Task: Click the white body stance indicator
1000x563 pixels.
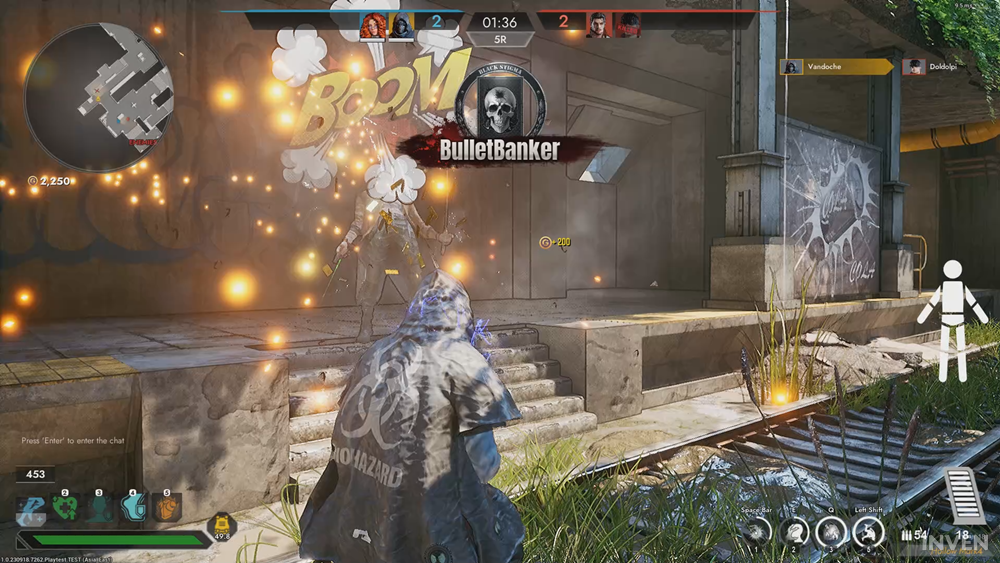Action: (952, 305)
